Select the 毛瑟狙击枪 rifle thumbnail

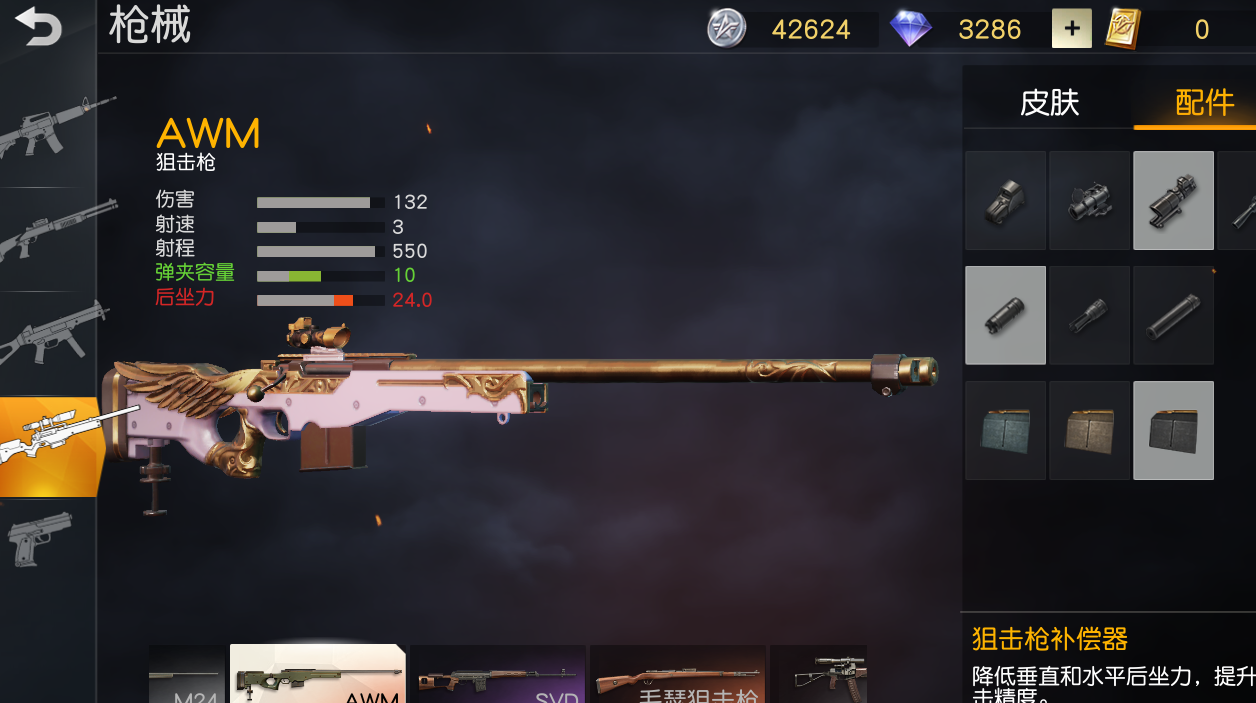pyautogui.click(x=678, y=676)
